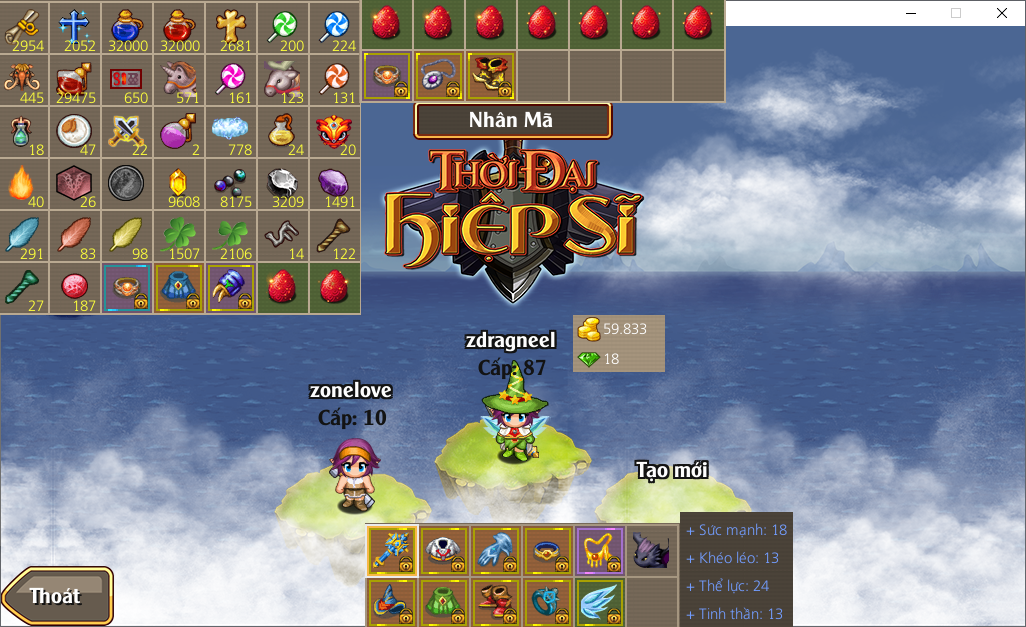
Task: Select the Nhân Mã server banner
Action: (x=512, y=121)
